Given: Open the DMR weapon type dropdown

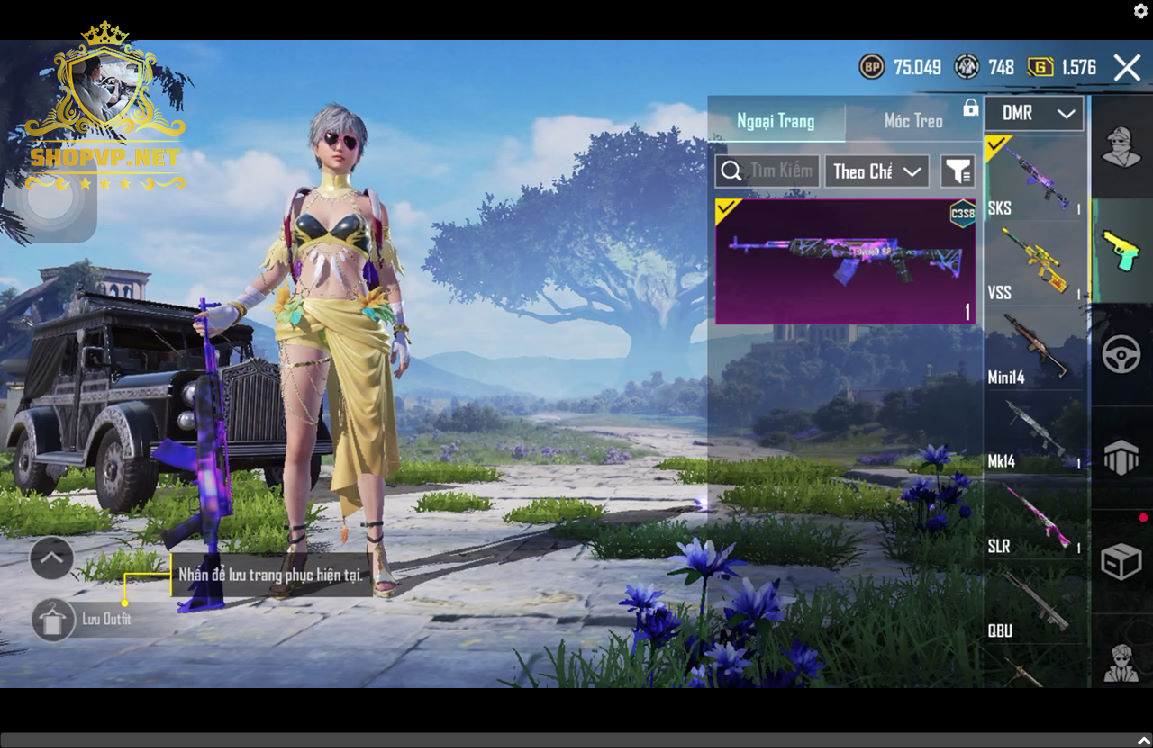Looking at the screenshot, I should pyautogui.click(x=1034, y=114).
